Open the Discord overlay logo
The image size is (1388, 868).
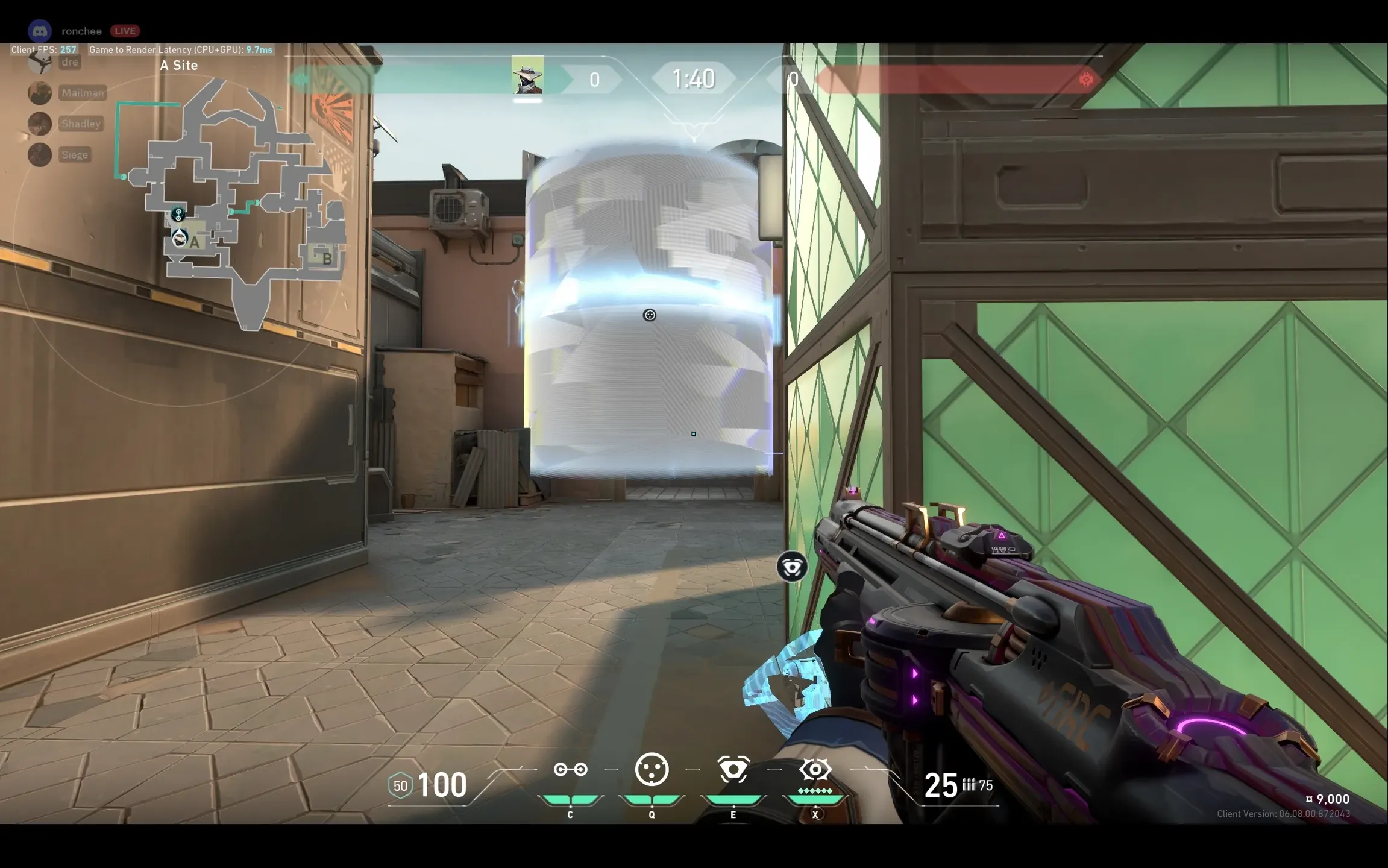coord(40,31)
